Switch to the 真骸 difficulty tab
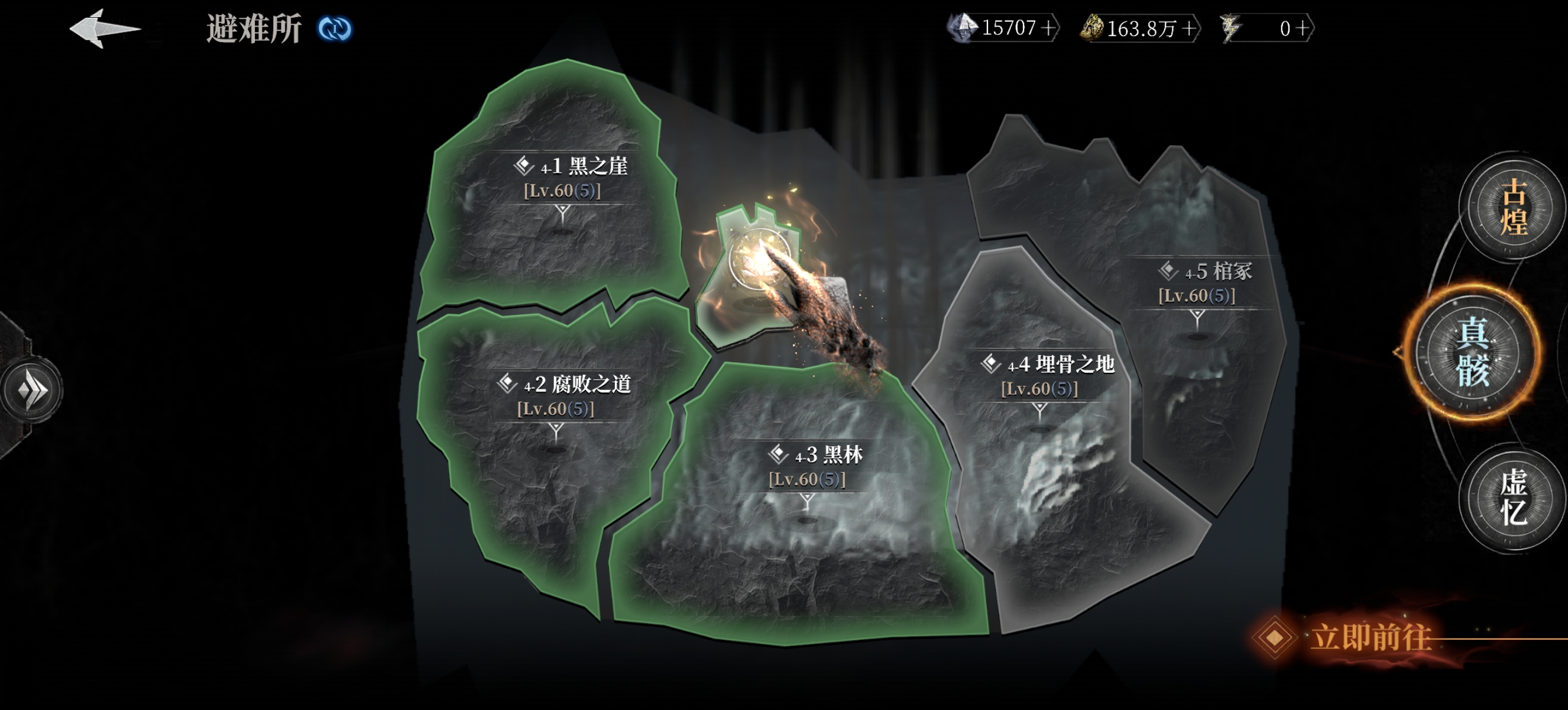This screenshot has height=710, width=1568. (1472, 351)
